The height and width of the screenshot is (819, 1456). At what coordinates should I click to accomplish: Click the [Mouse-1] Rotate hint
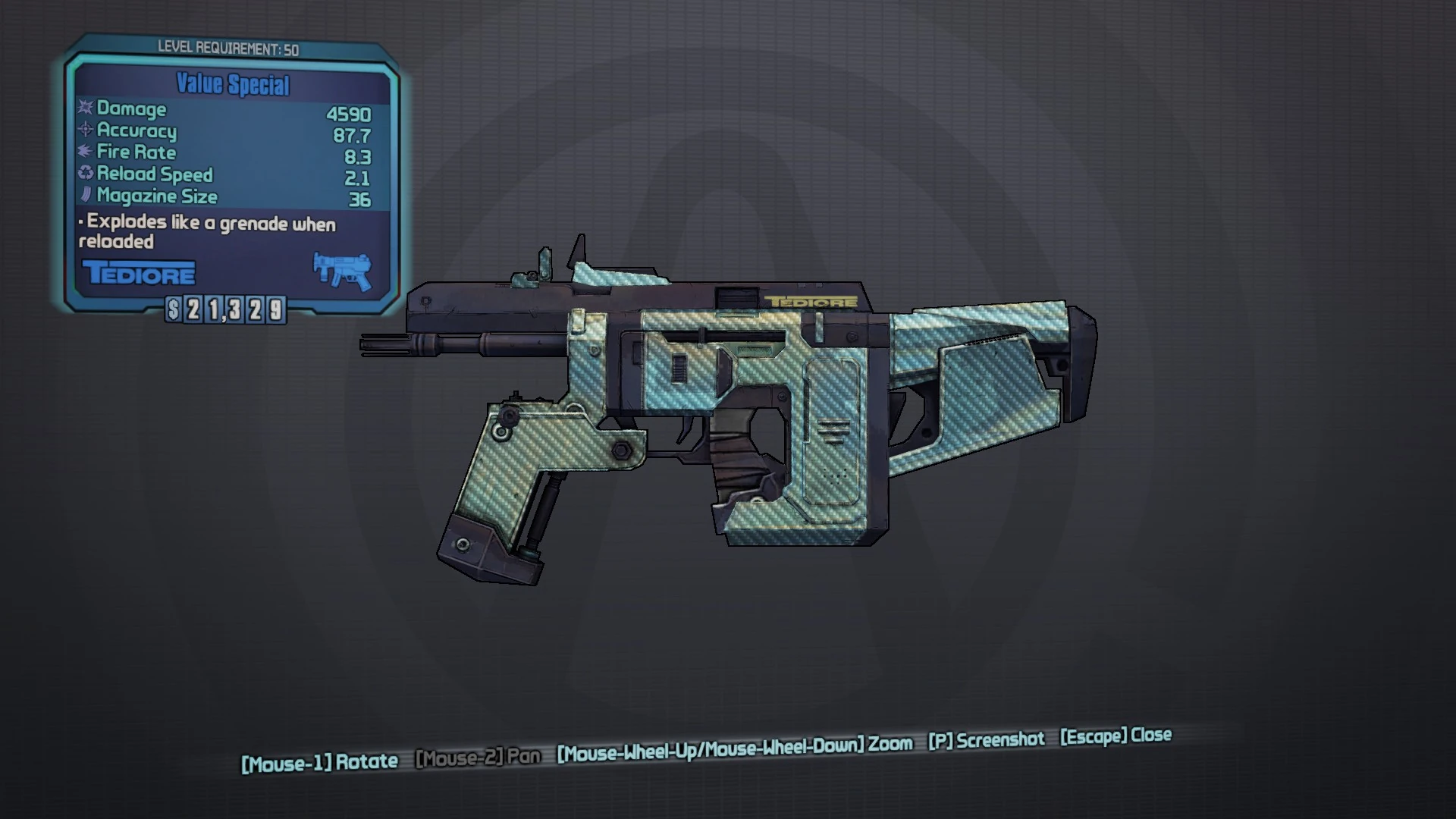click(321, 761)
